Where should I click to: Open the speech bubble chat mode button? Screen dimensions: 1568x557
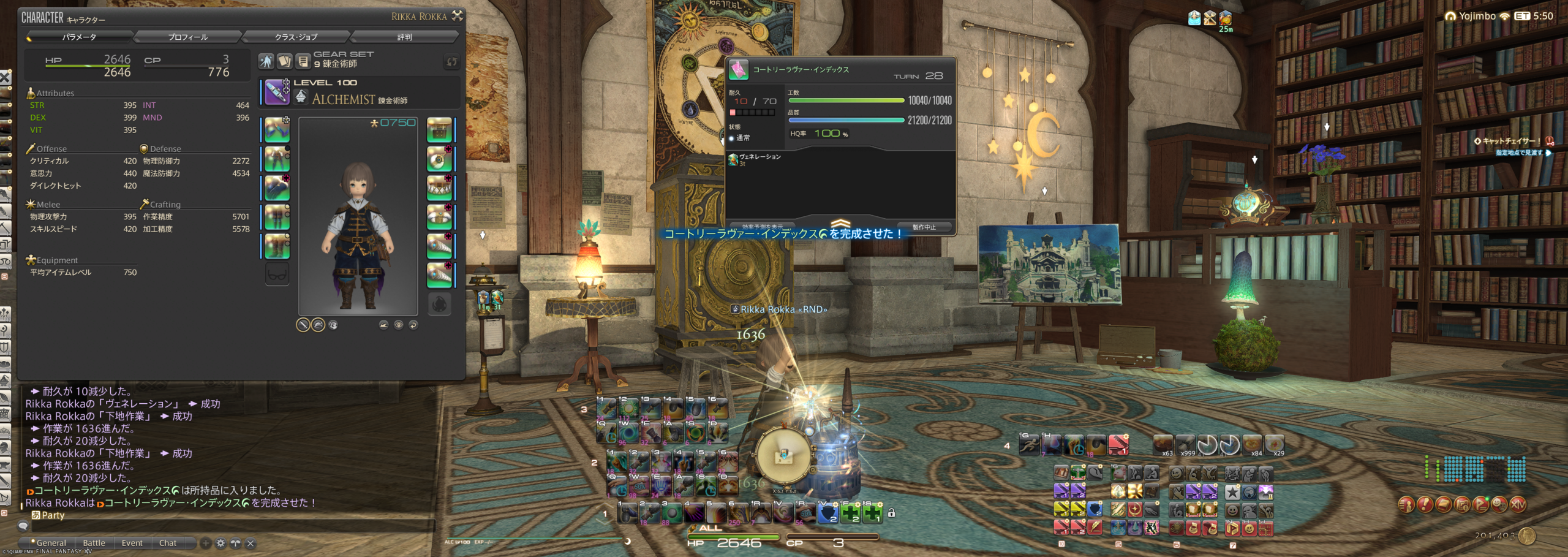coord(23,526)
